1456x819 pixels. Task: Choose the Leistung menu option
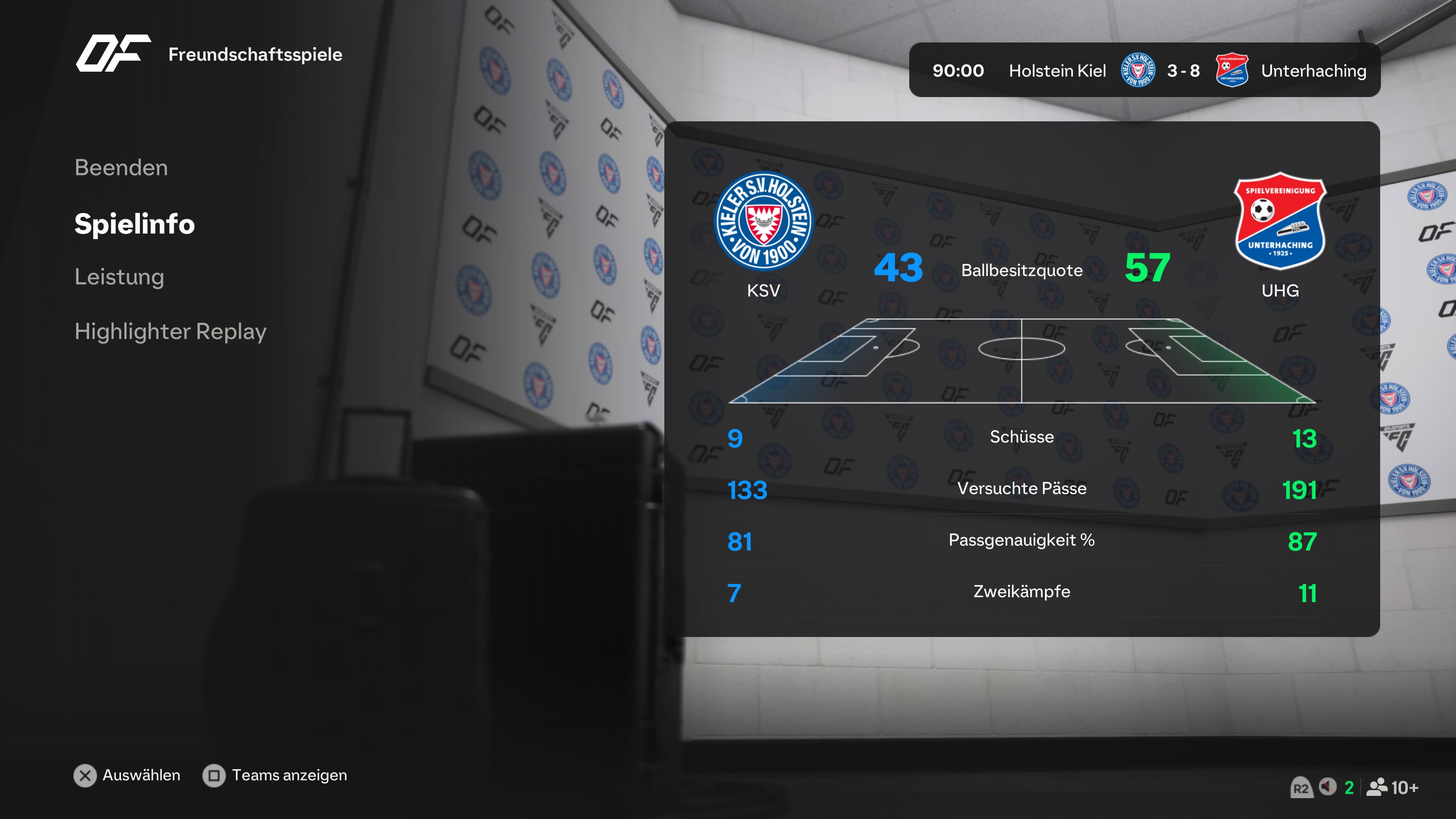119,277
